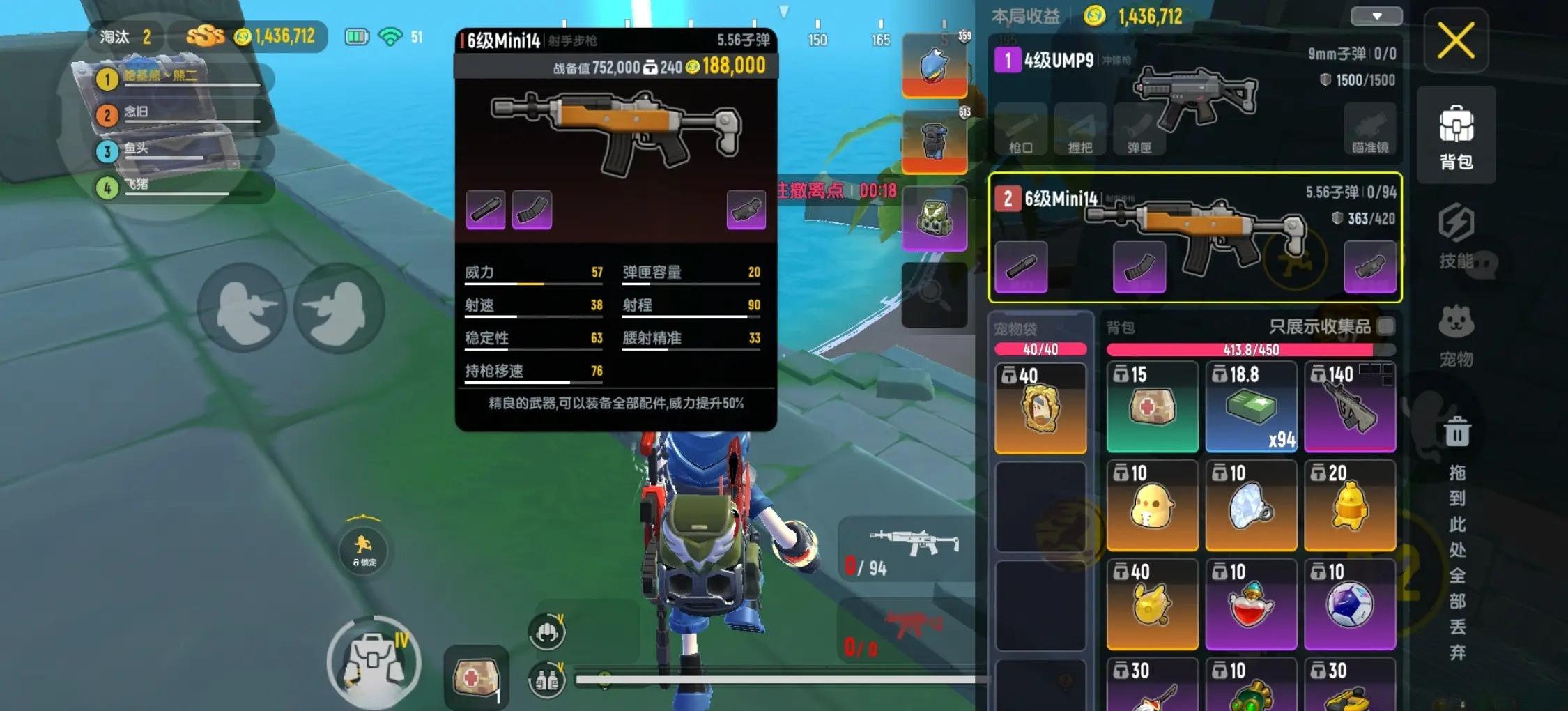Tap the equipped blue helmet slot
Viewport: 1568px width, 711px height.
934,66
